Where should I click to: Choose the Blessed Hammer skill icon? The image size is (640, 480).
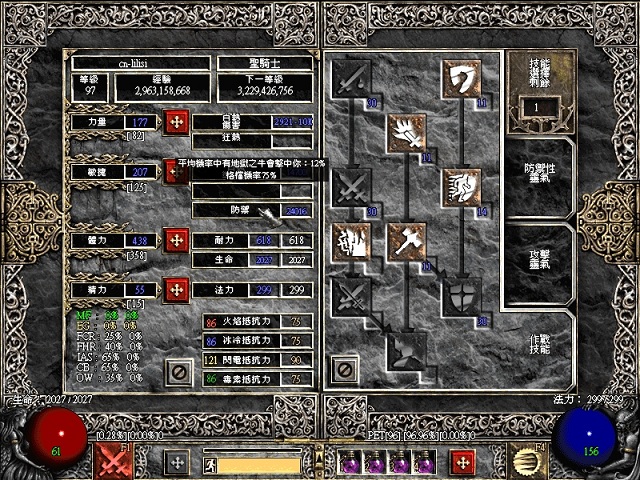[407, 242]
